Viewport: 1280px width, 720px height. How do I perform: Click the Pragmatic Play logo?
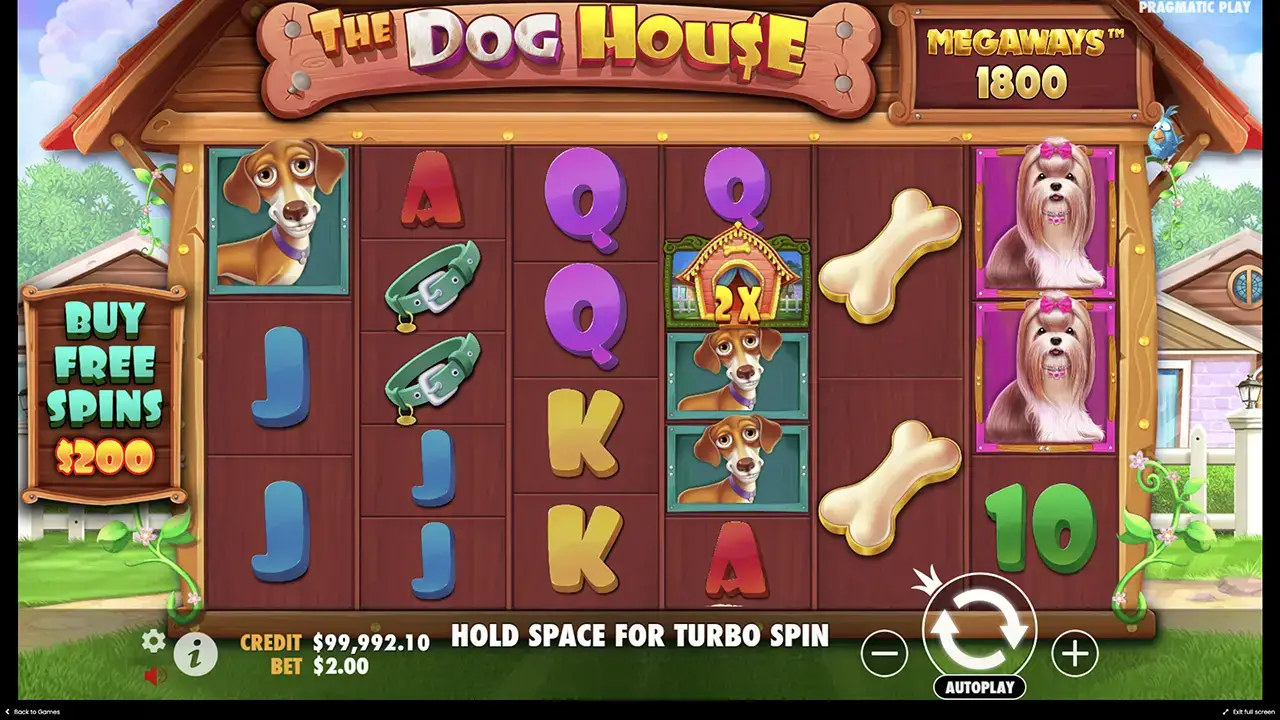point(1196,8)
